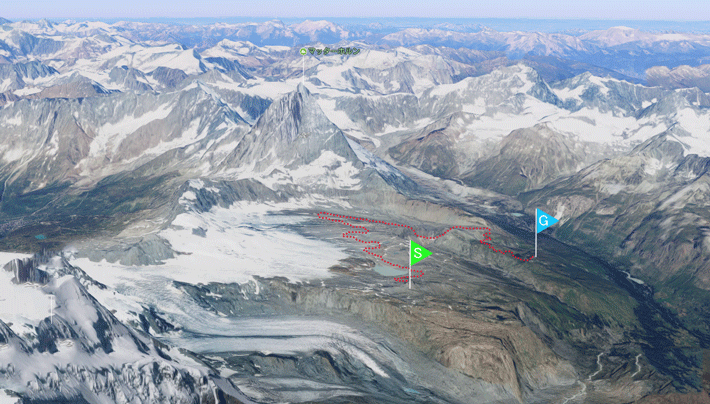This screenshot has height=404, width=710.
Task: Click the マッターホルン peak marker label
Action: point(332,50)
